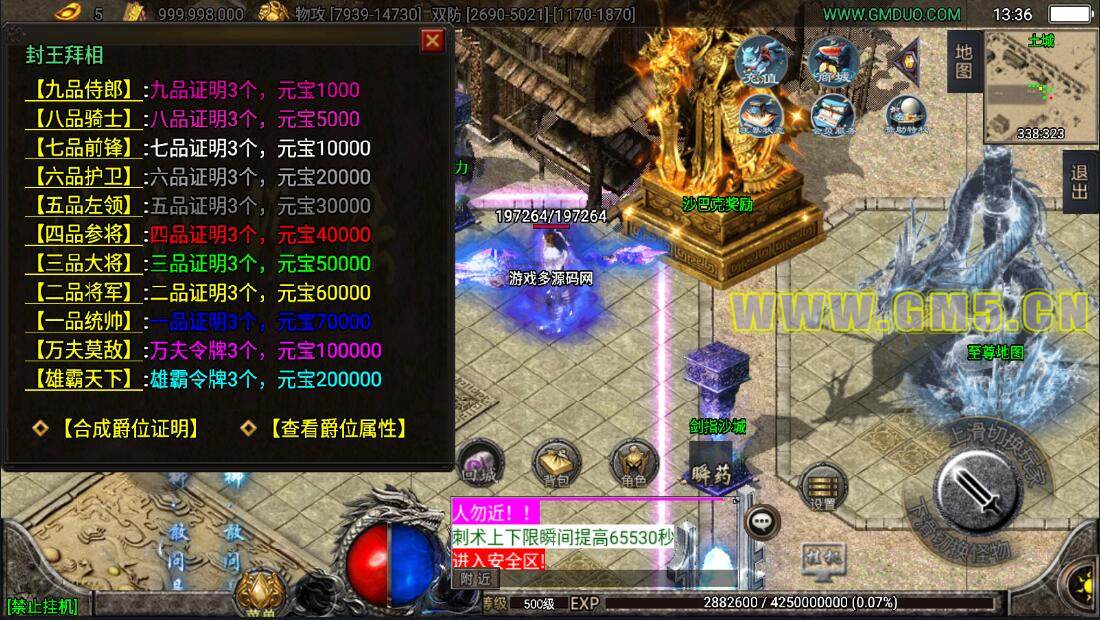The height and width of the screenshot is (620, 1100).
Task: Choose the 七品前锋 rank option
Action: tap(84, 148)
